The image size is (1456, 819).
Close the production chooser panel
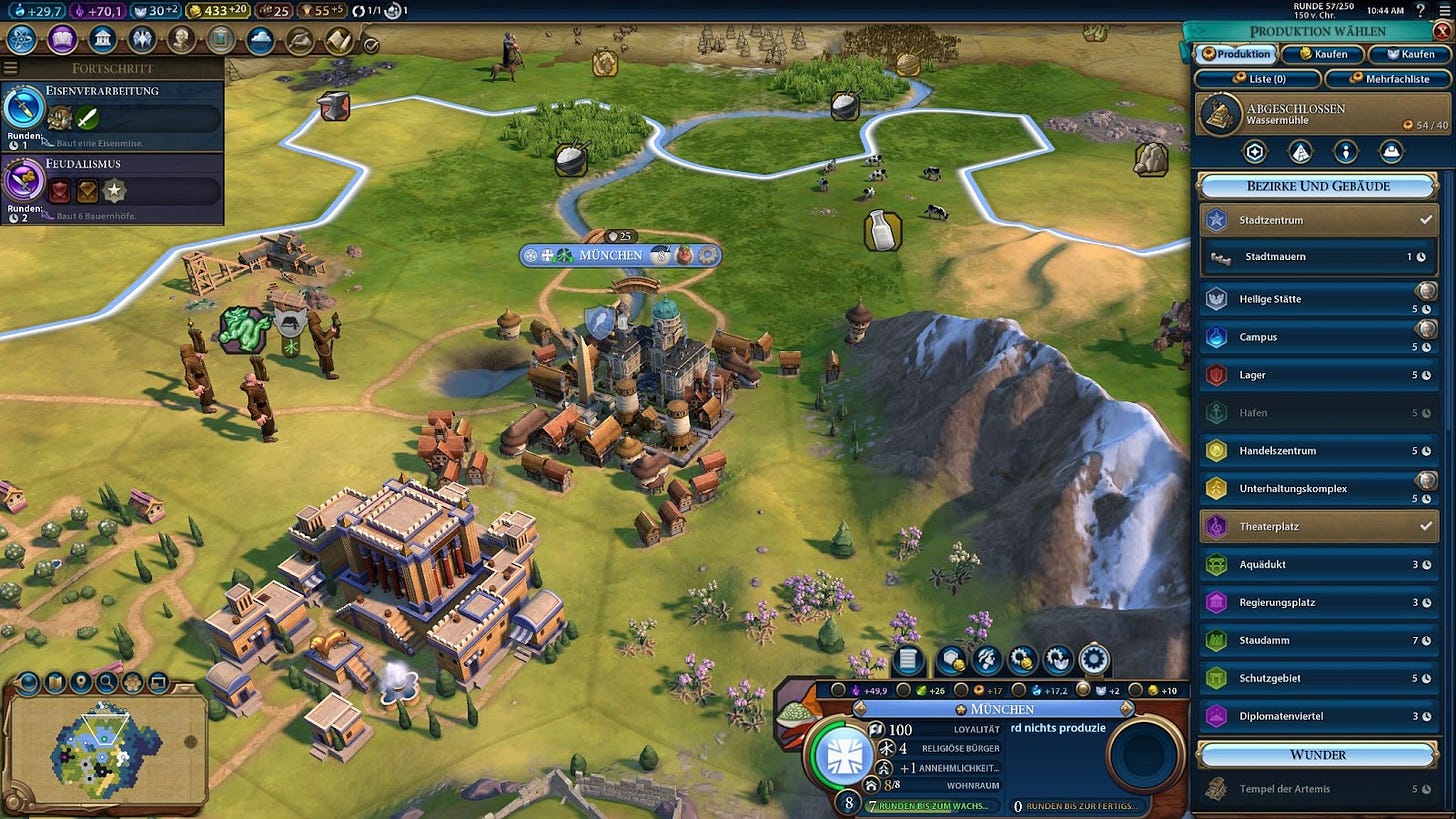tap(1441, 31)
